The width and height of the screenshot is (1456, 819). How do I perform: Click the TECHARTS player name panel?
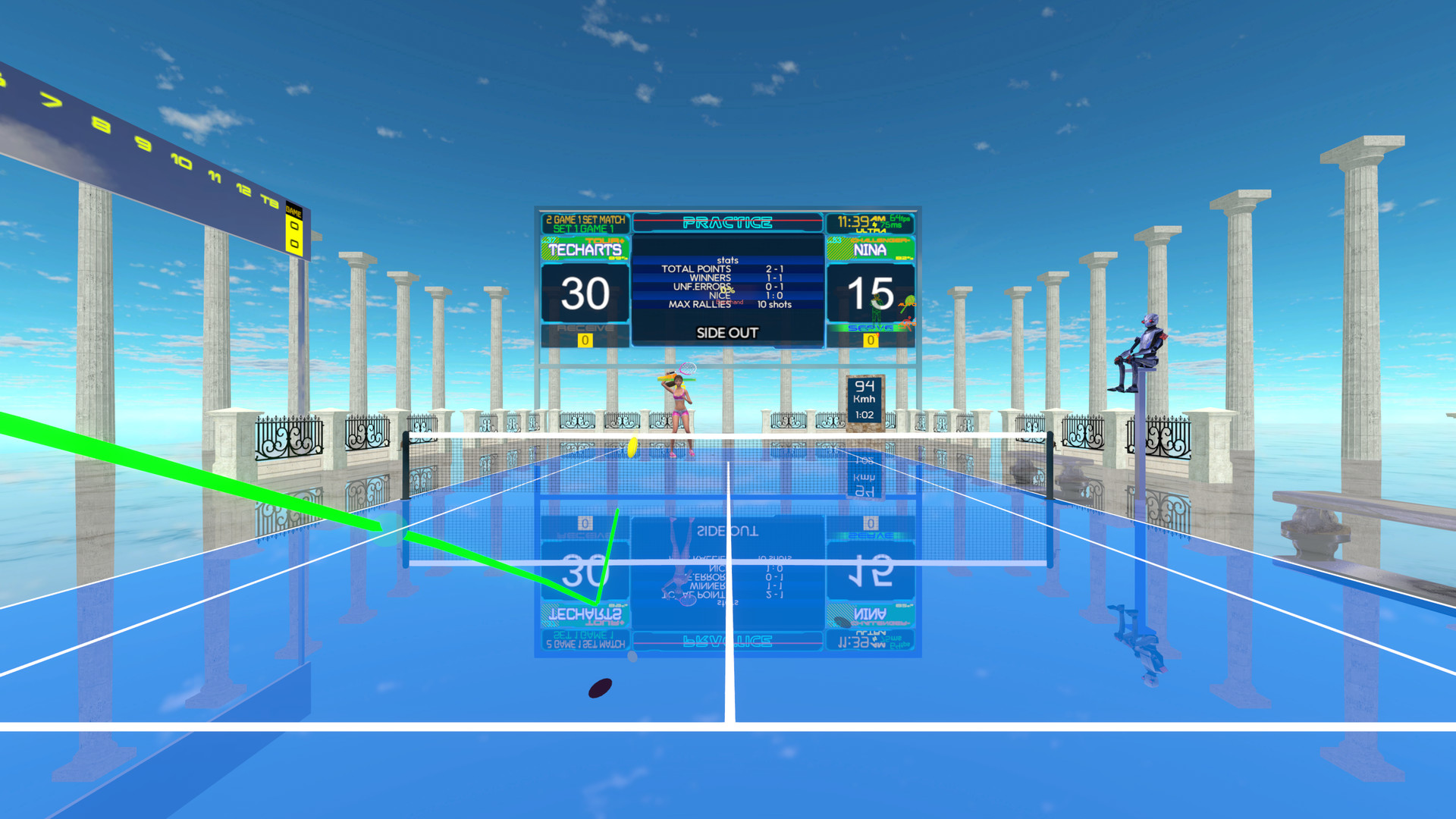585,248
